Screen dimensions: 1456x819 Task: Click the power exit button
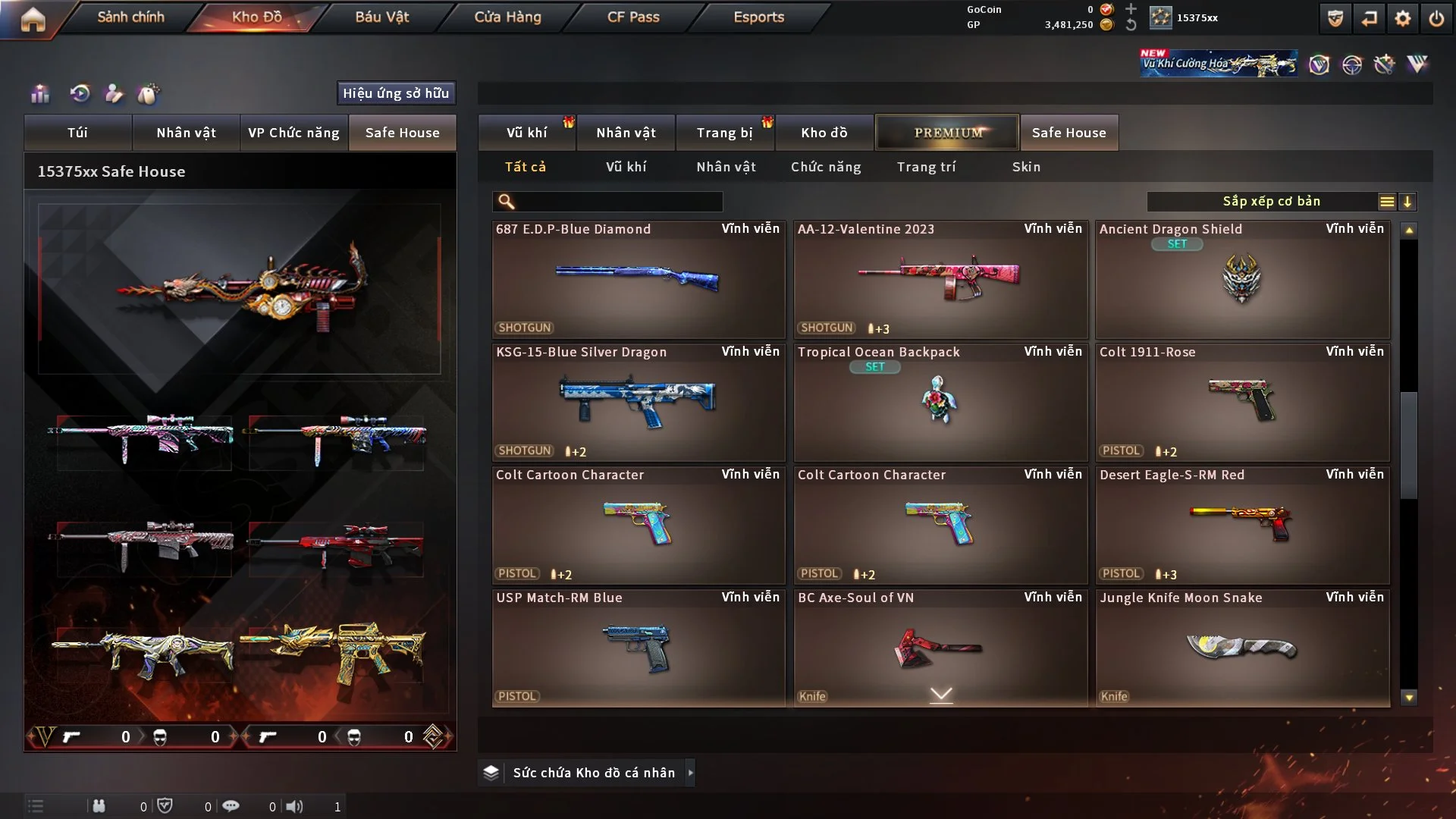point(1436,18)
